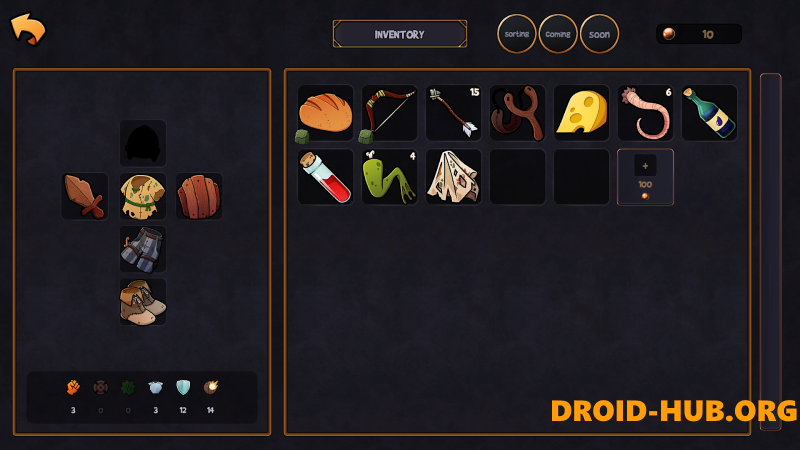
Task: Click the equipped wooden sword slot
Action: [x=85, y=196]
